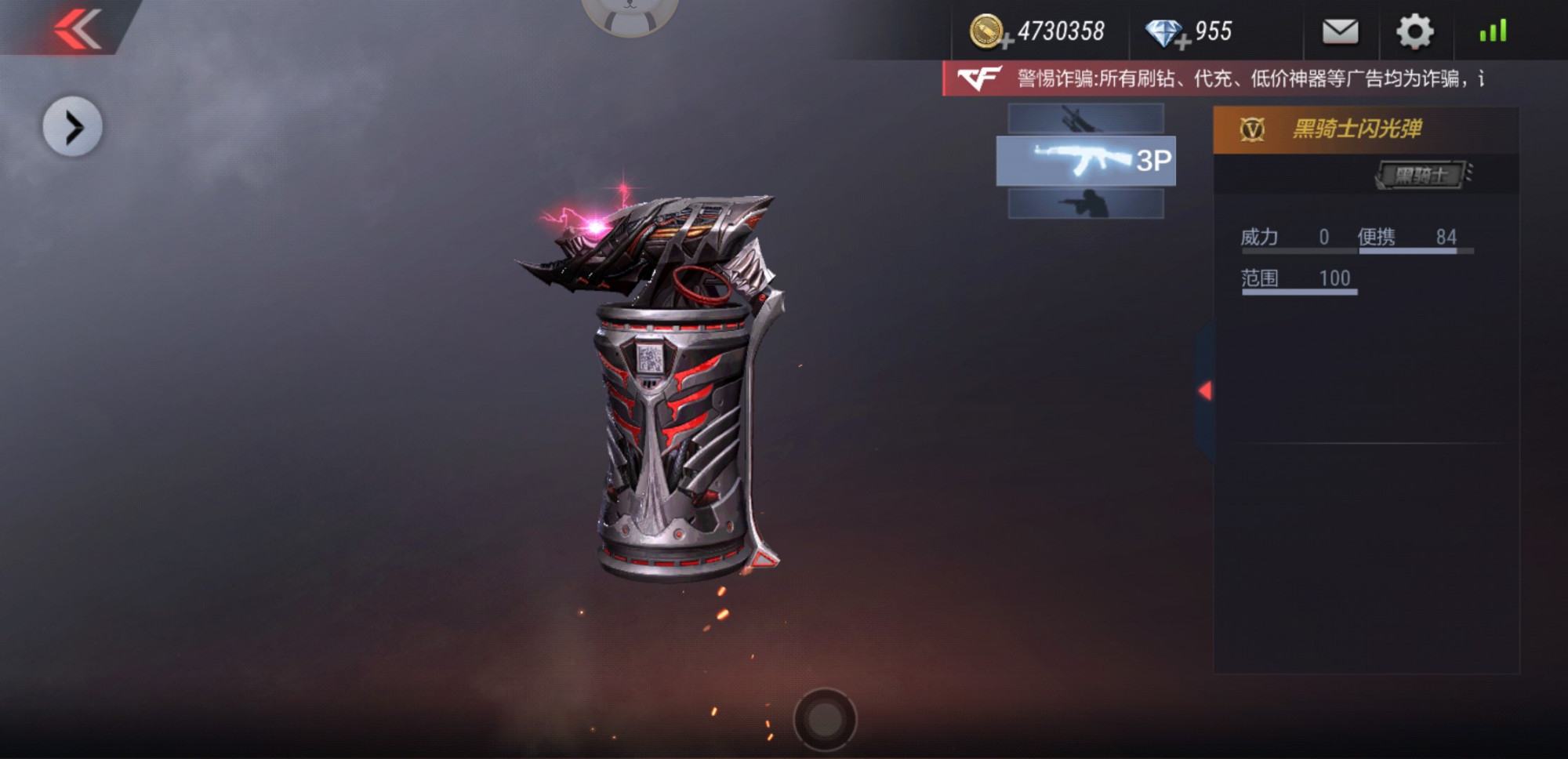Add diamonds via the diamond icon
1568x759 pixels.
coord(1165,33)
